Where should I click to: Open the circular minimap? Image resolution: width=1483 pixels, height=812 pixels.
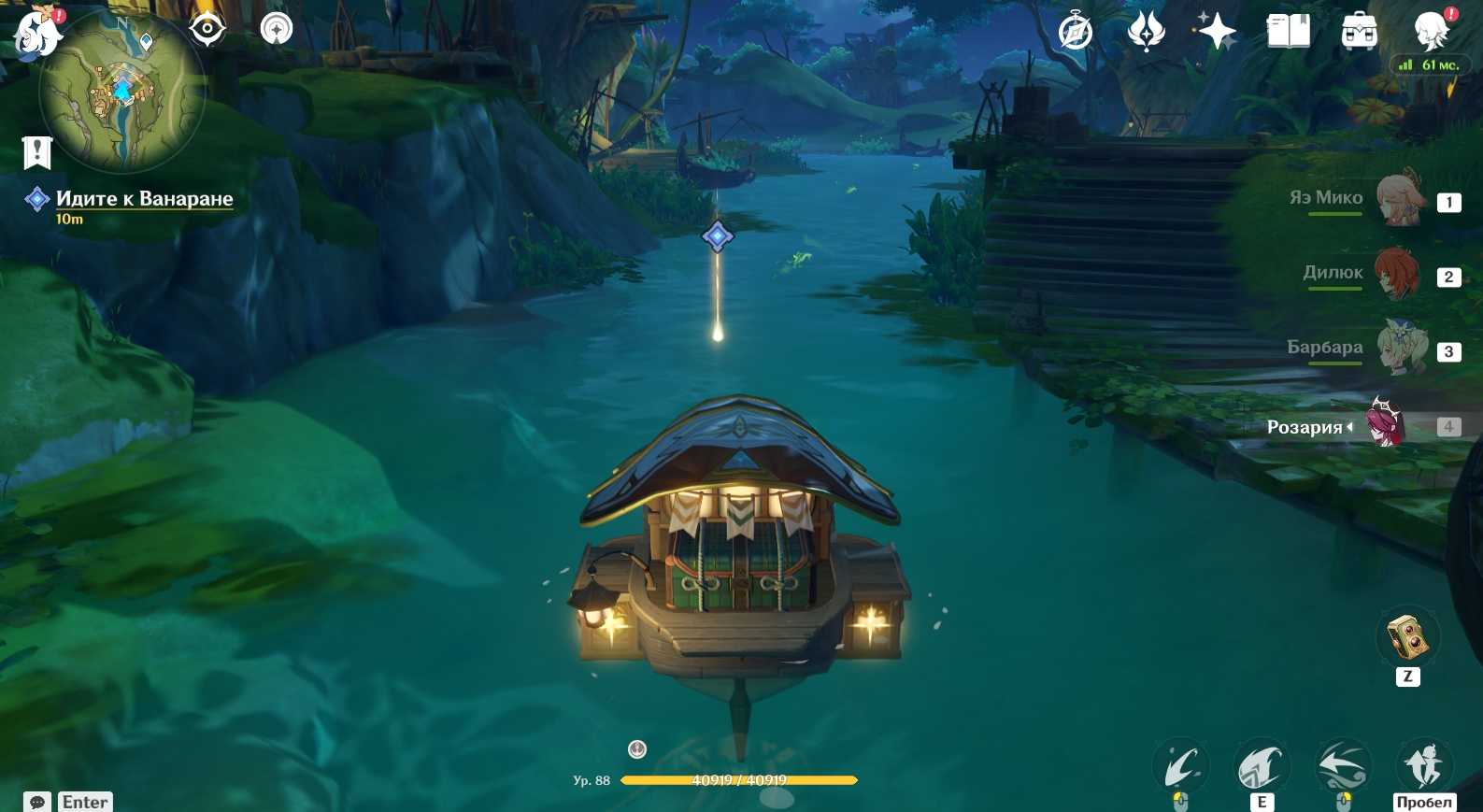(121, 92)
